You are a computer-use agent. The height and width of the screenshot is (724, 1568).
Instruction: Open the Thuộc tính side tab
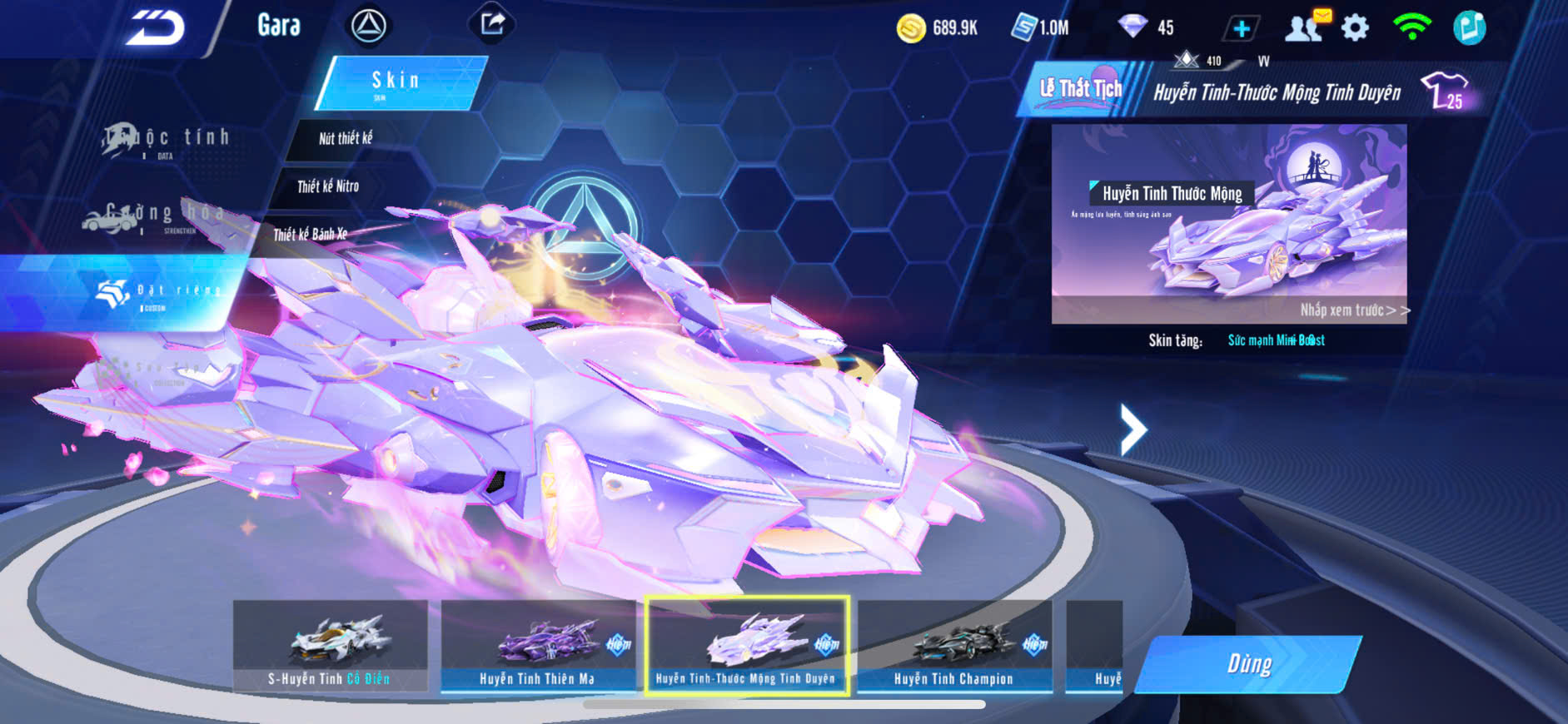(x=167, y=140)
